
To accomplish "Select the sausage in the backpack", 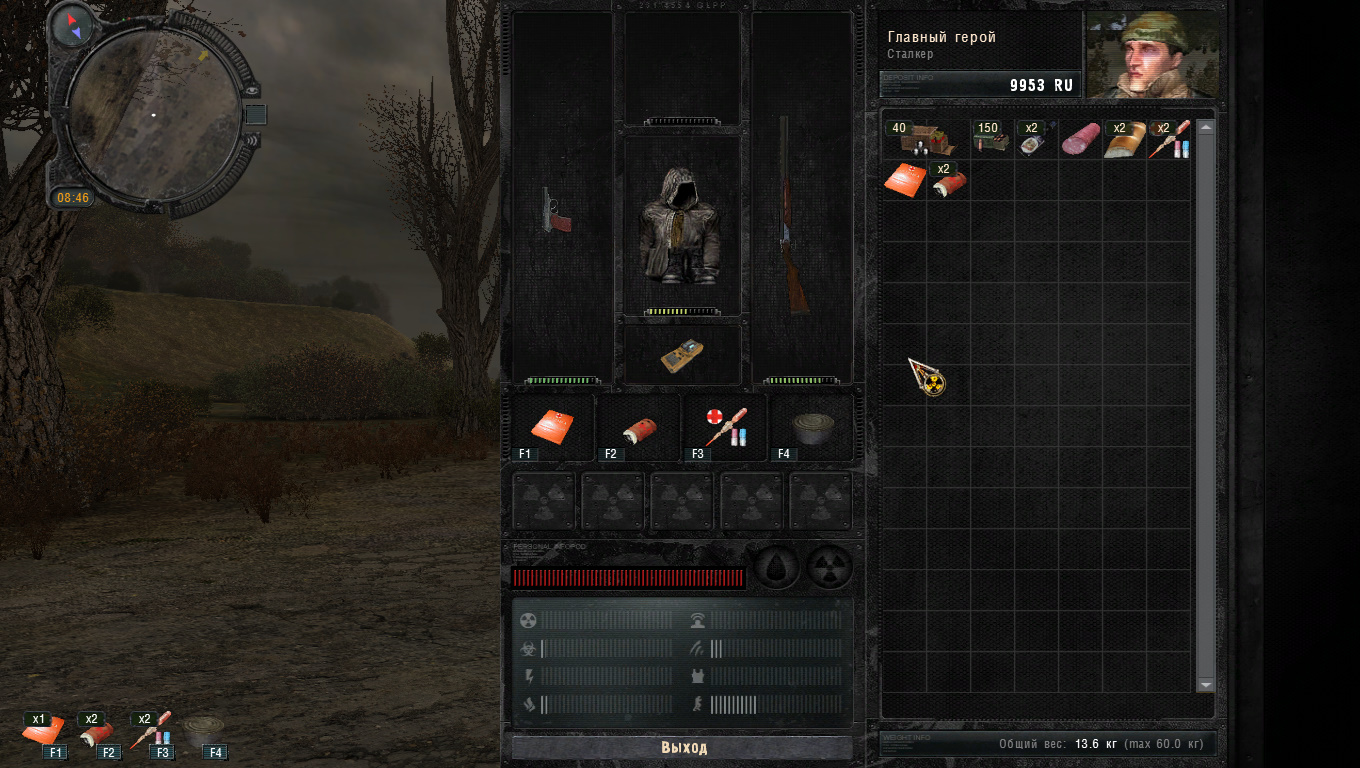I will (x=1080, y=139).
